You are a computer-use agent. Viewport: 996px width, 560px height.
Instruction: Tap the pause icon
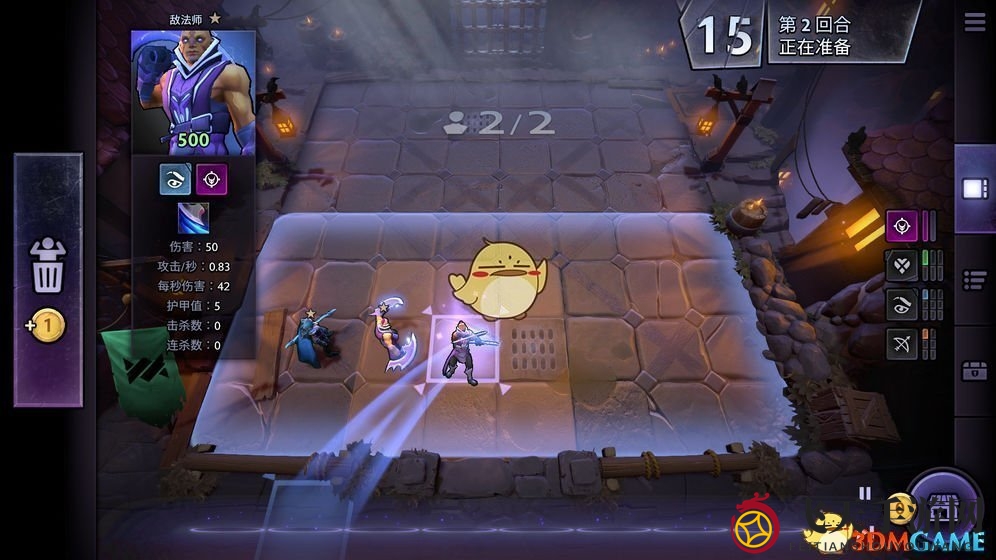click(x=865, y=493)
